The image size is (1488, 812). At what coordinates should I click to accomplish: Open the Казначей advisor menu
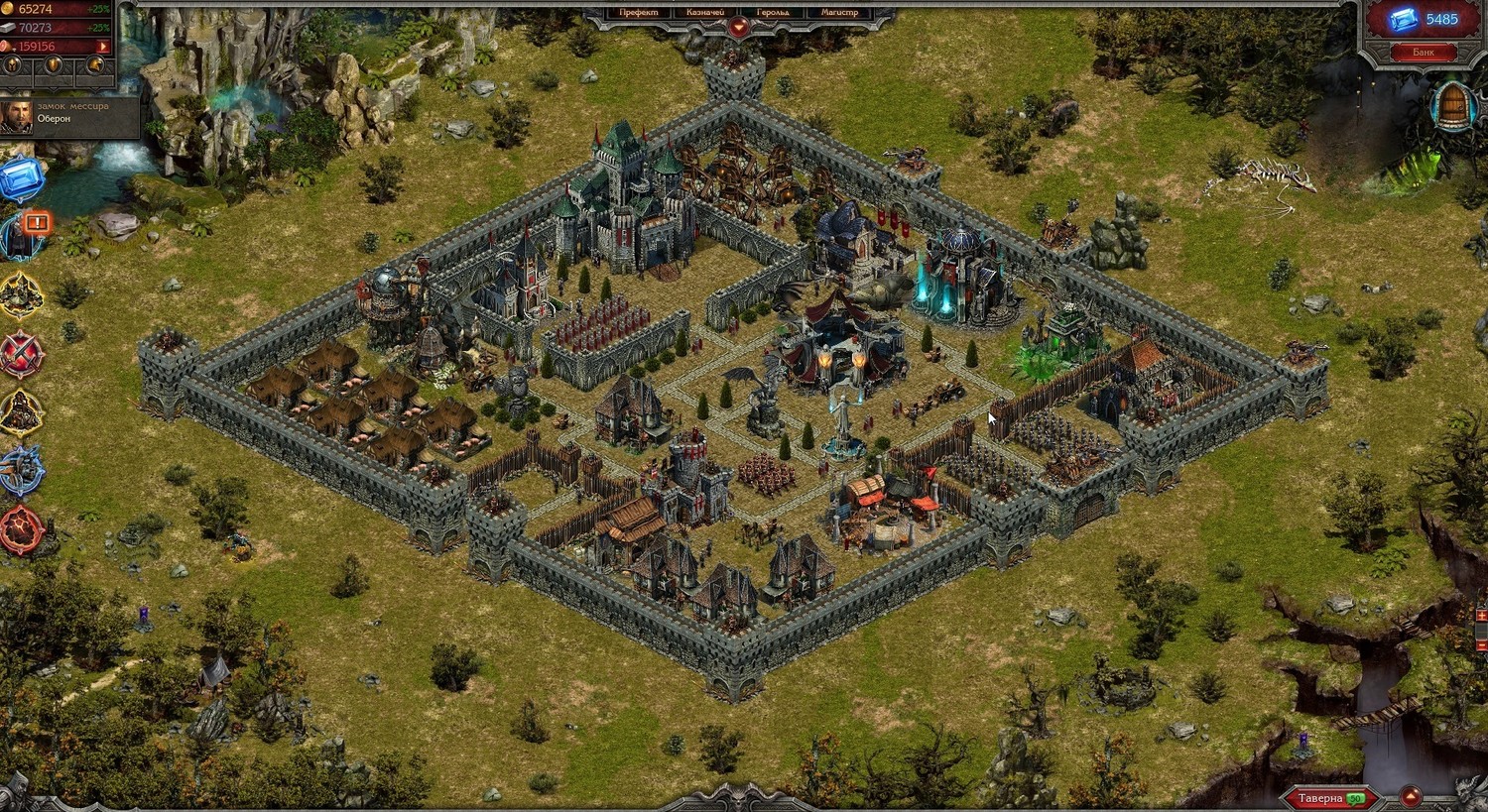[705, 13]
